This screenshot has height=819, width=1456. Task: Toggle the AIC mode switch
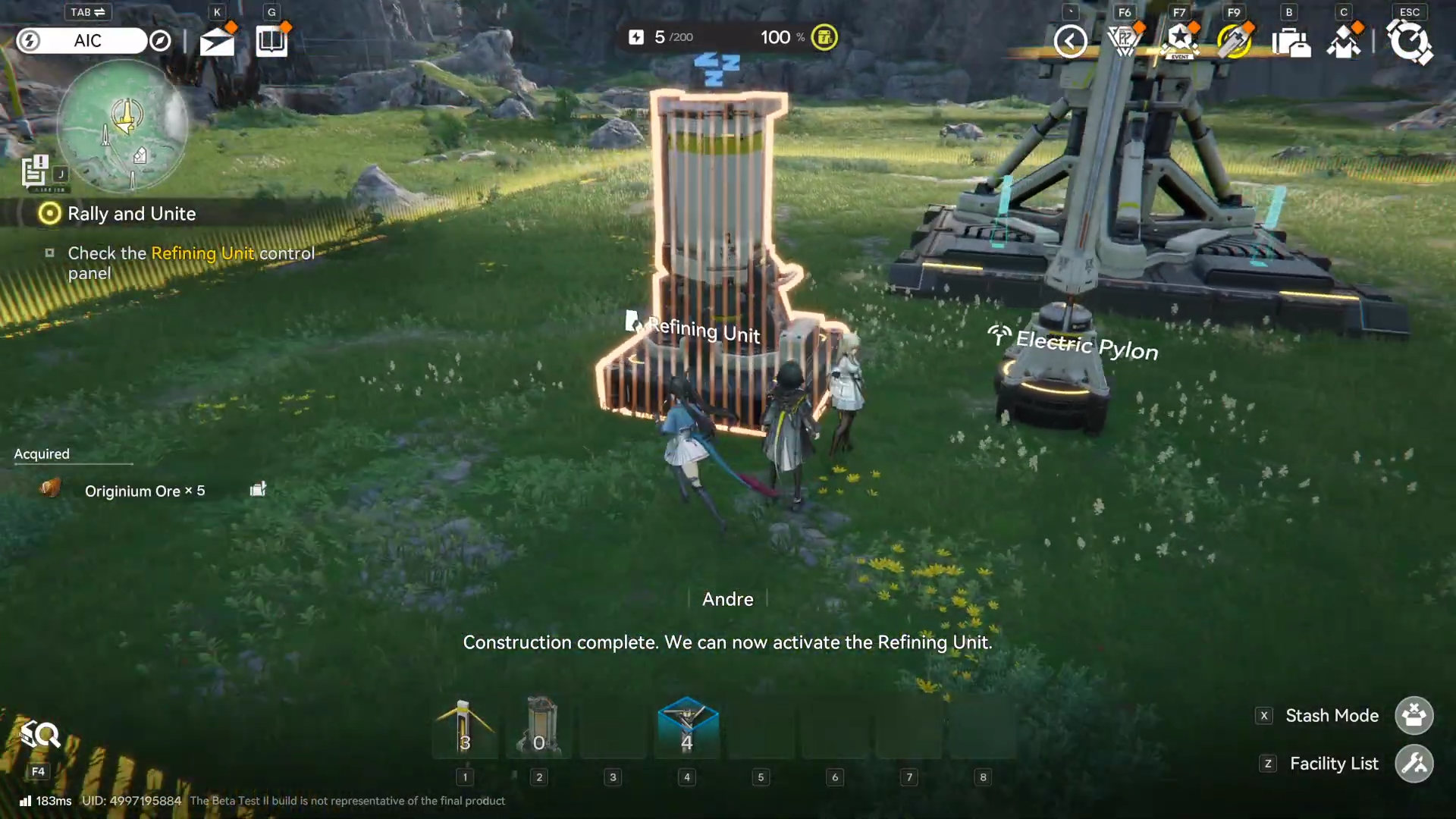82,40
